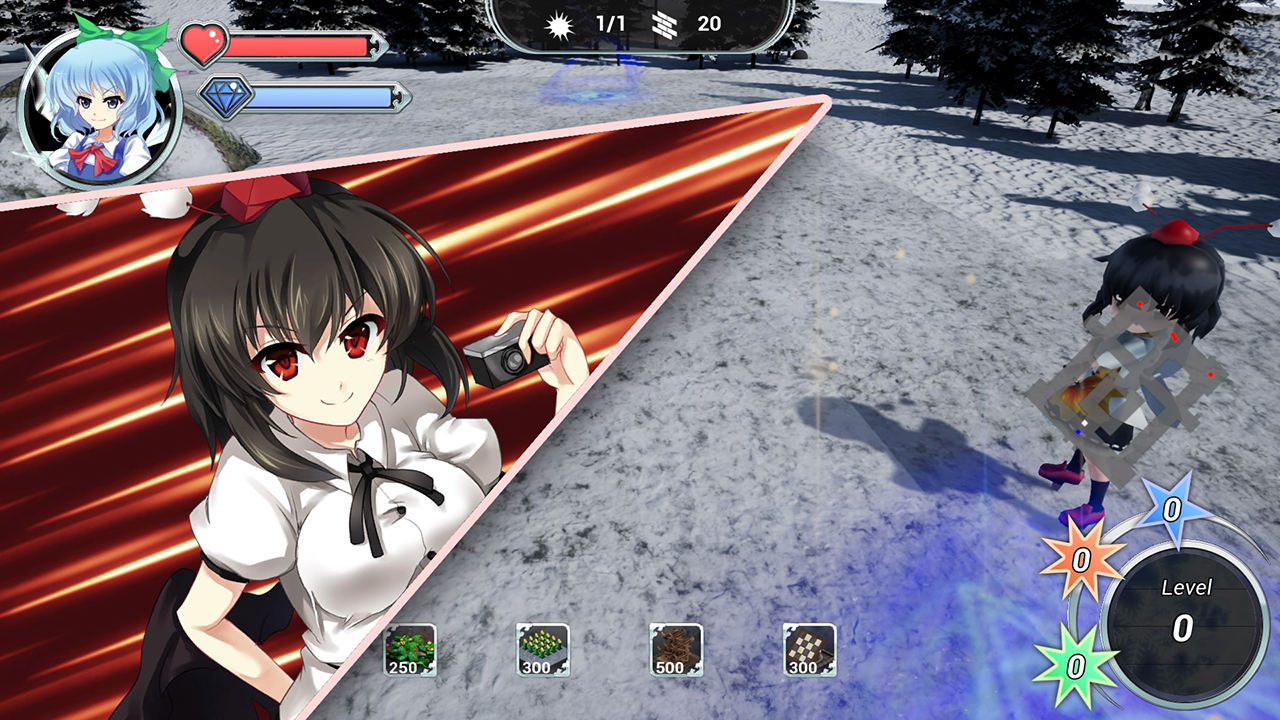Select the yellow crop field item
The width and height of the screenshot is (1280, 720).
point(543,650)
